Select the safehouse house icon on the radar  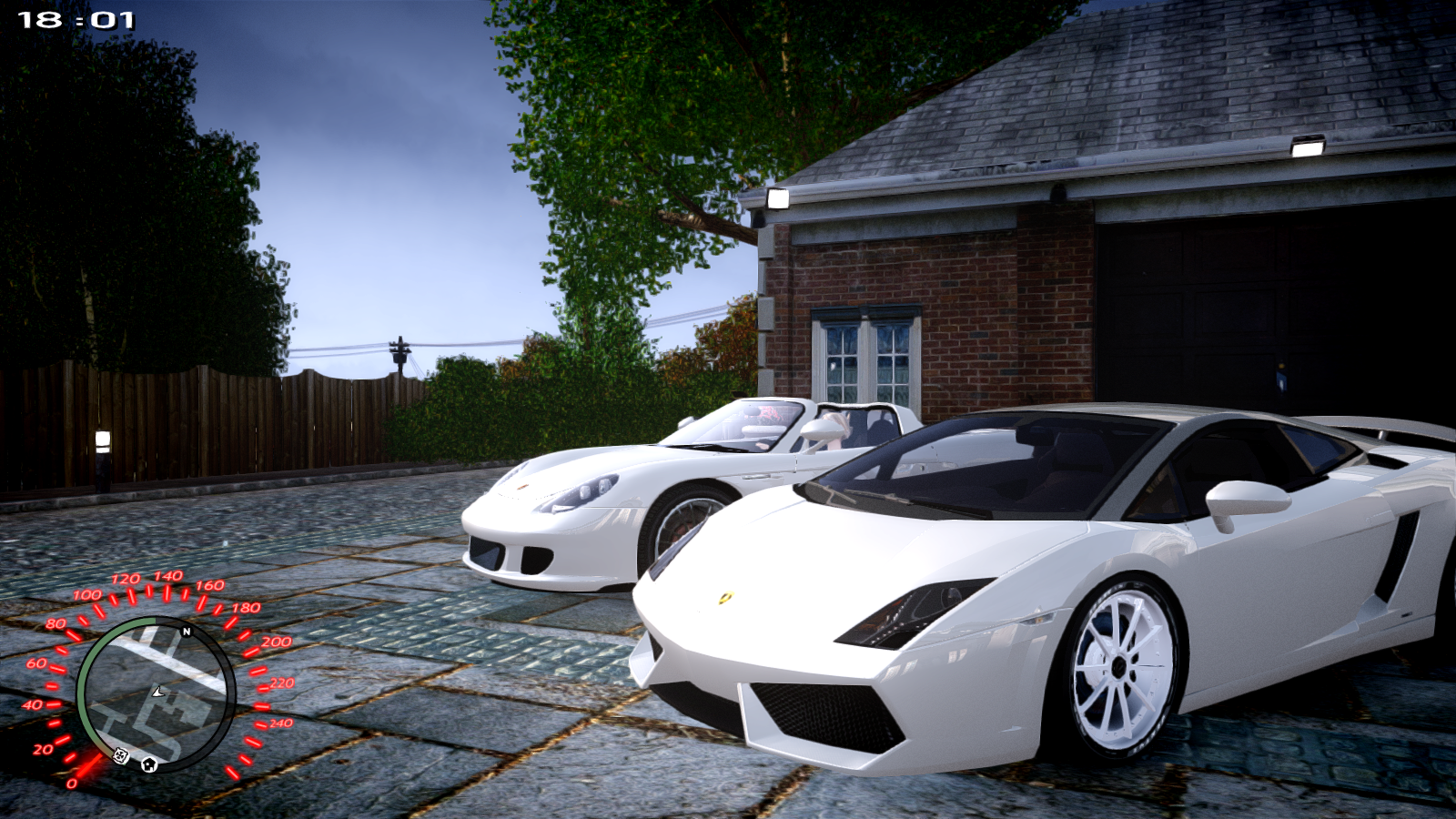pyautogui.click(x=149, y=764)
